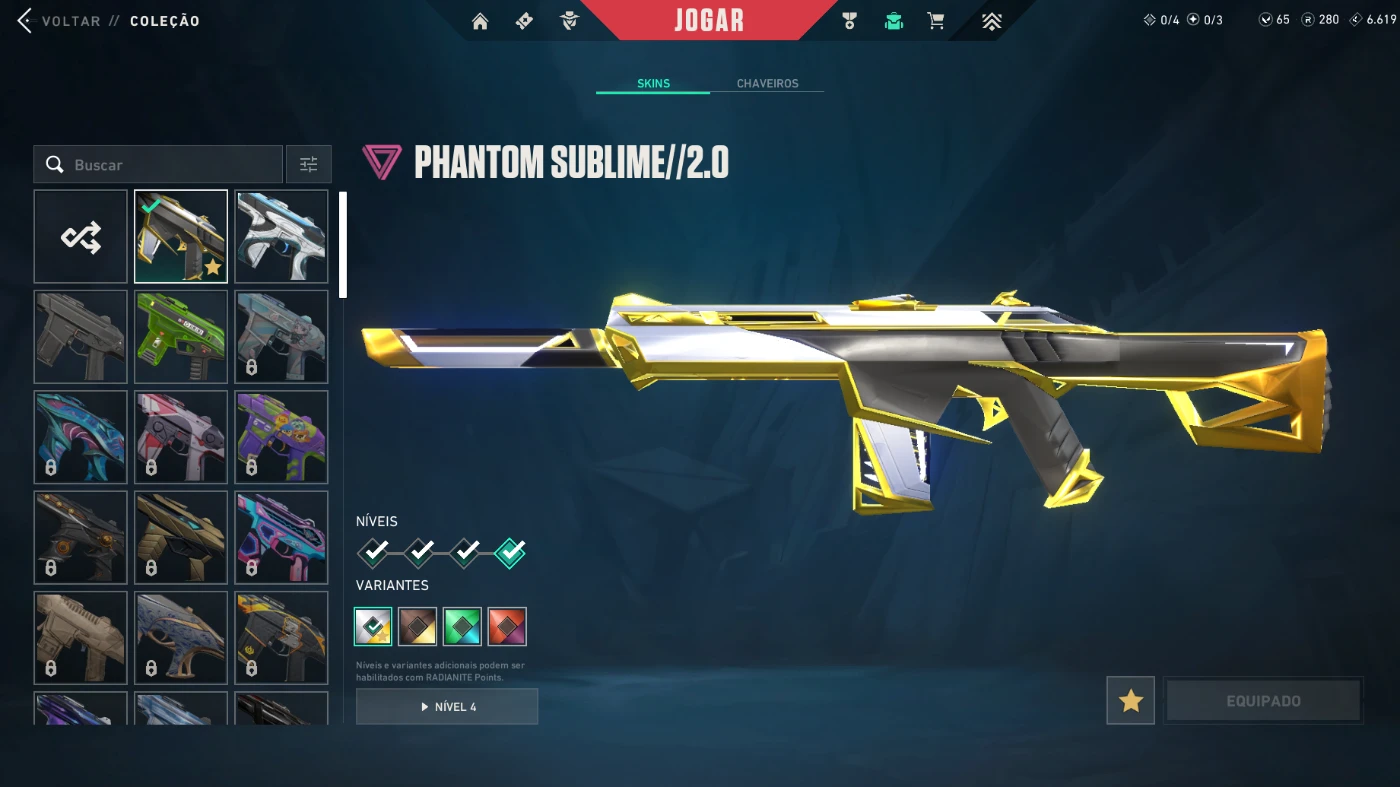Pick the bright green Phantom skin thumbnail
The image size is (1400, 787).
coord(181,337)
